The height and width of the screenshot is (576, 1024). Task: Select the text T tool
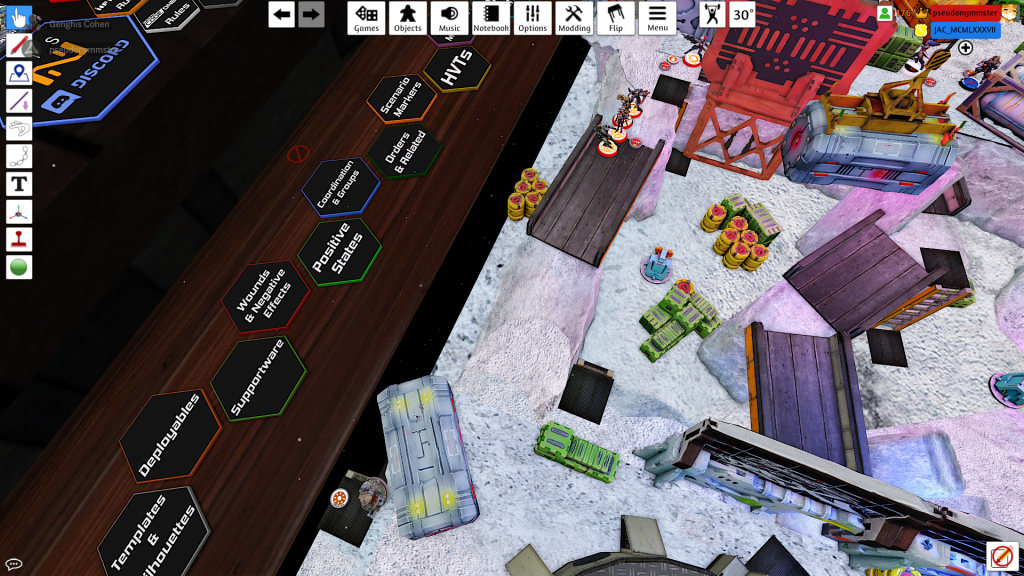[19, 184]
